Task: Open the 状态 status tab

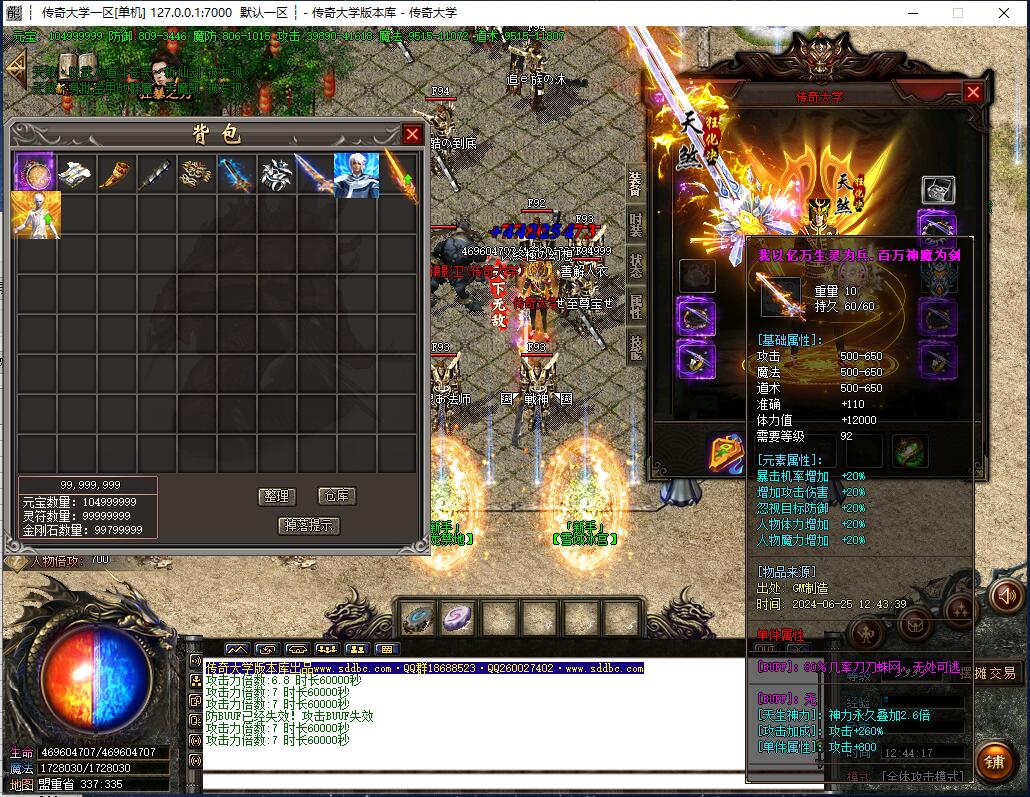Action: (x=636, y=265)
